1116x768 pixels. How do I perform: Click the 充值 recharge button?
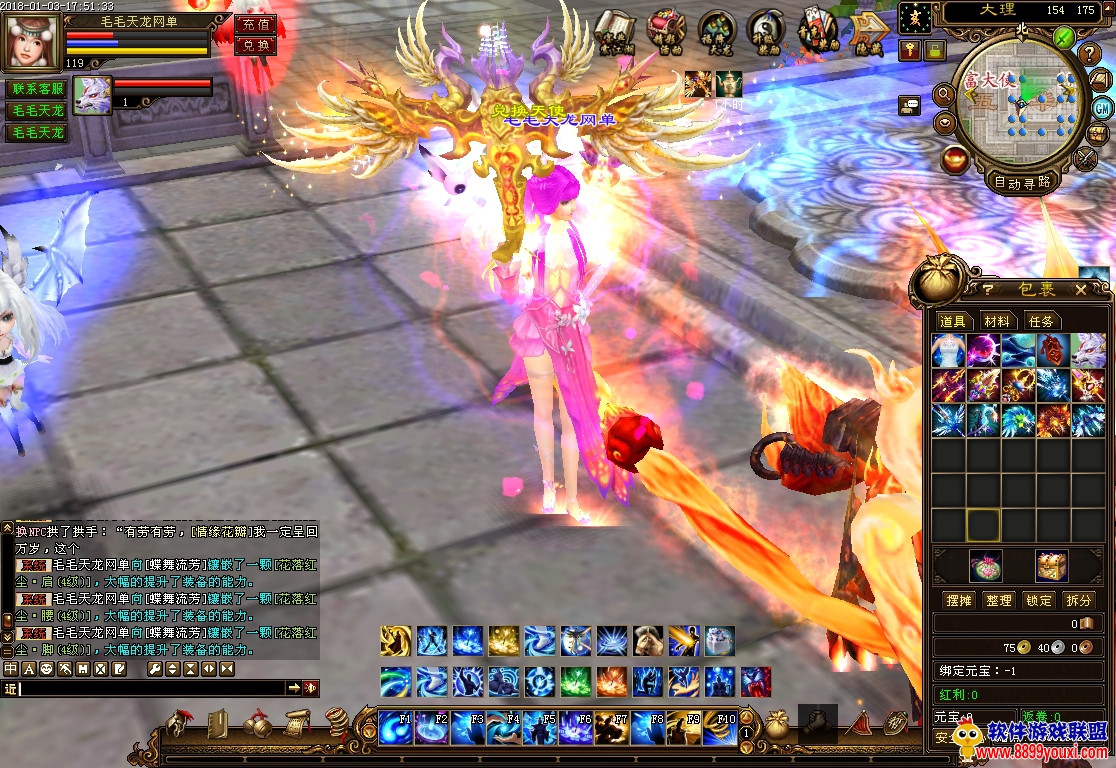(255, 24)
